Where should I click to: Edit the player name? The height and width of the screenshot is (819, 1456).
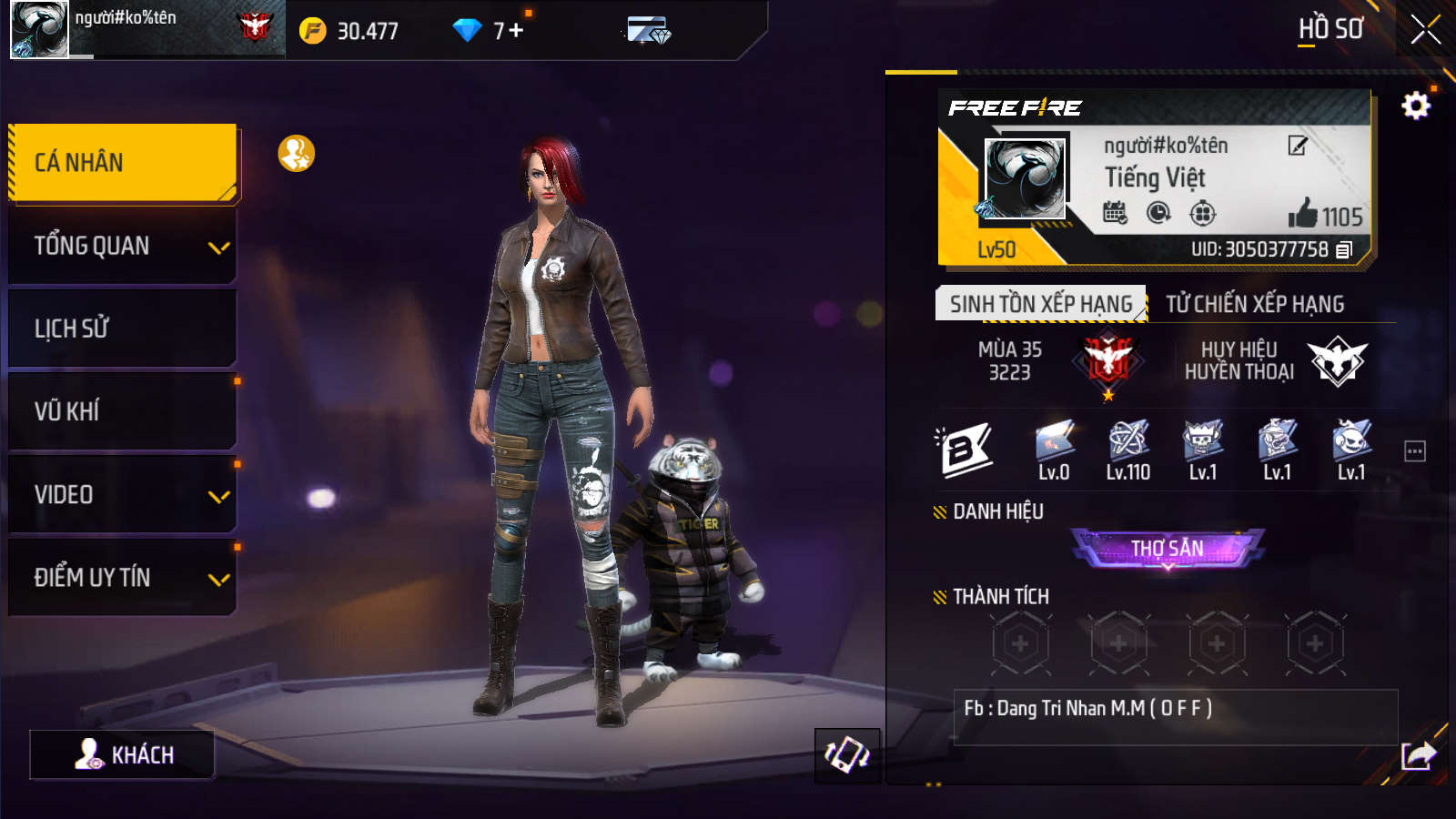(x=1297, y=146)
